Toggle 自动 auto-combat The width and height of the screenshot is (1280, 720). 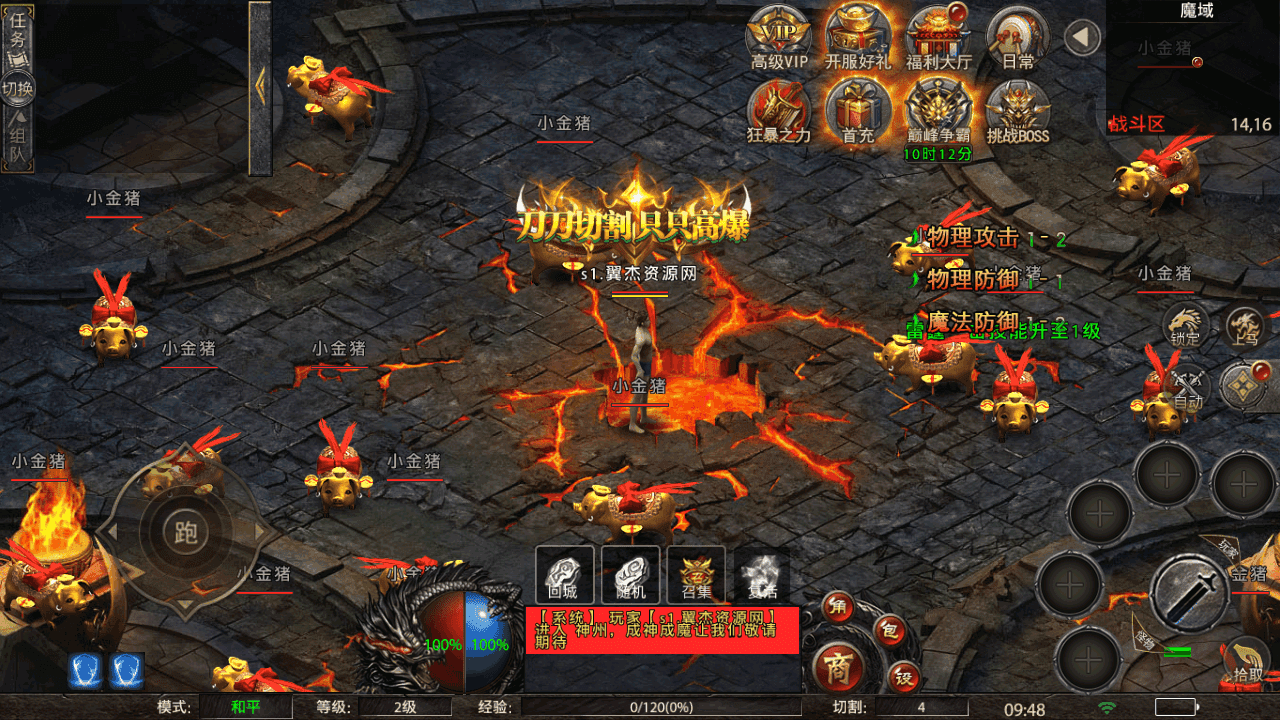(x=1186, y=388)
